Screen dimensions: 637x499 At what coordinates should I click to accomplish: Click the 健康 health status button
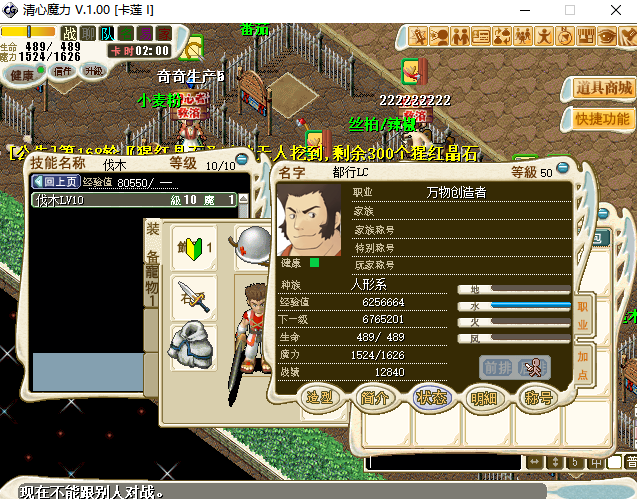pyautogui.click(x=22, y=73)
